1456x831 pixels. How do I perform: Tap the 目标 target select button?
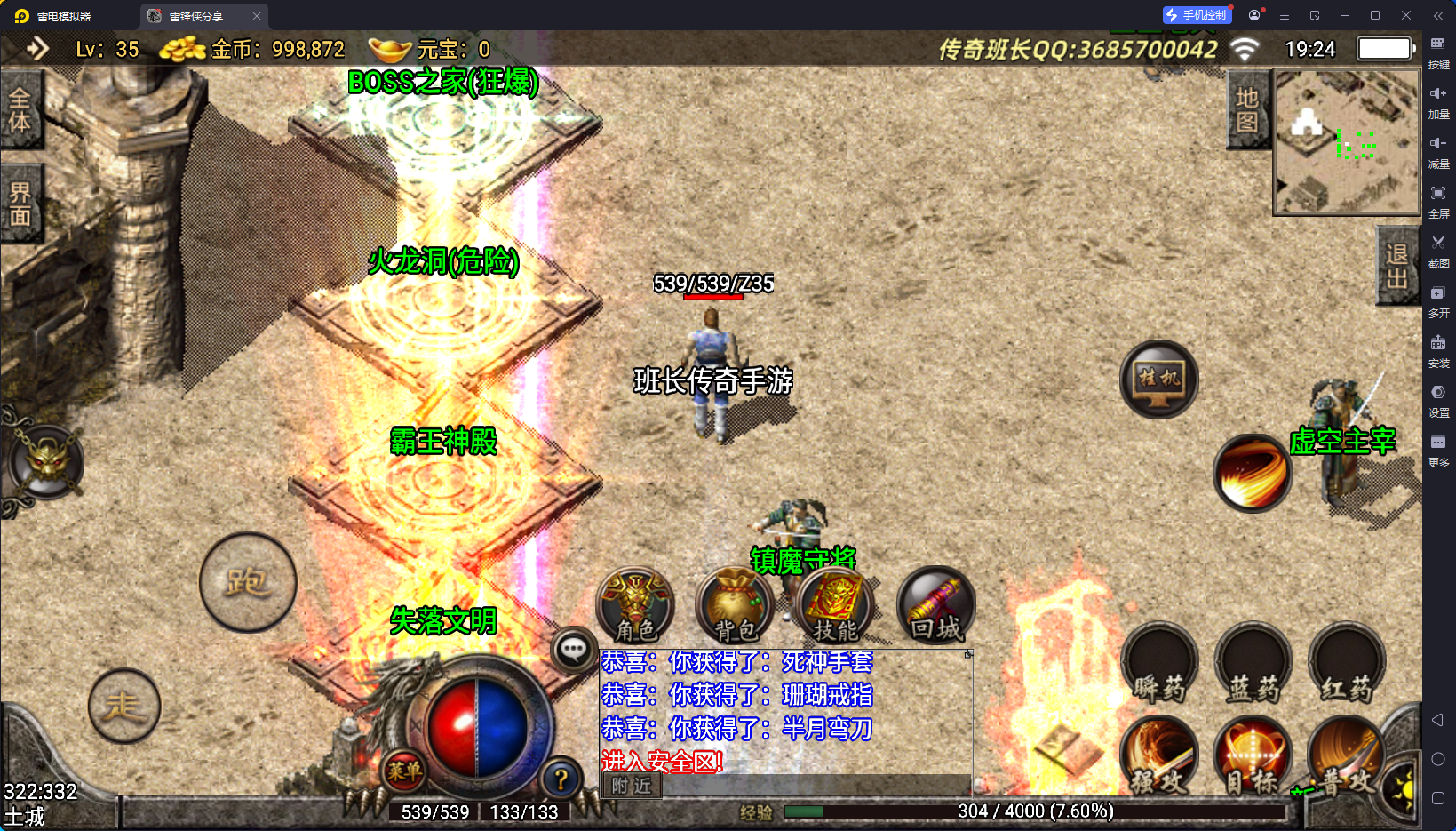tap(1253, 758)
